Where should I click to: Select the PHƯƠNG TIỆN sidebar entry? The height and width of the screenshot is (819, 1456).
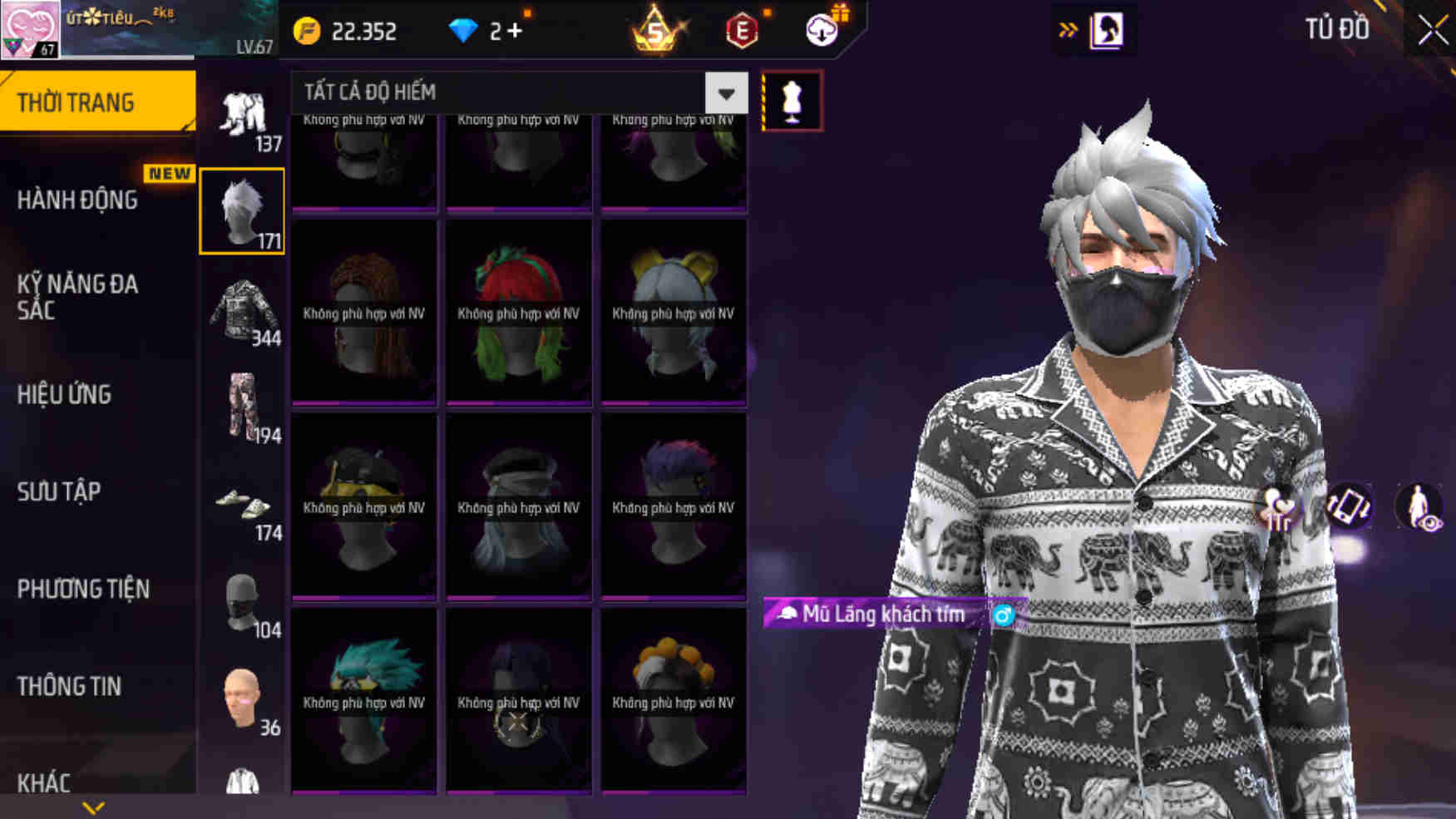pyautogui.click(x=83, y=590)
